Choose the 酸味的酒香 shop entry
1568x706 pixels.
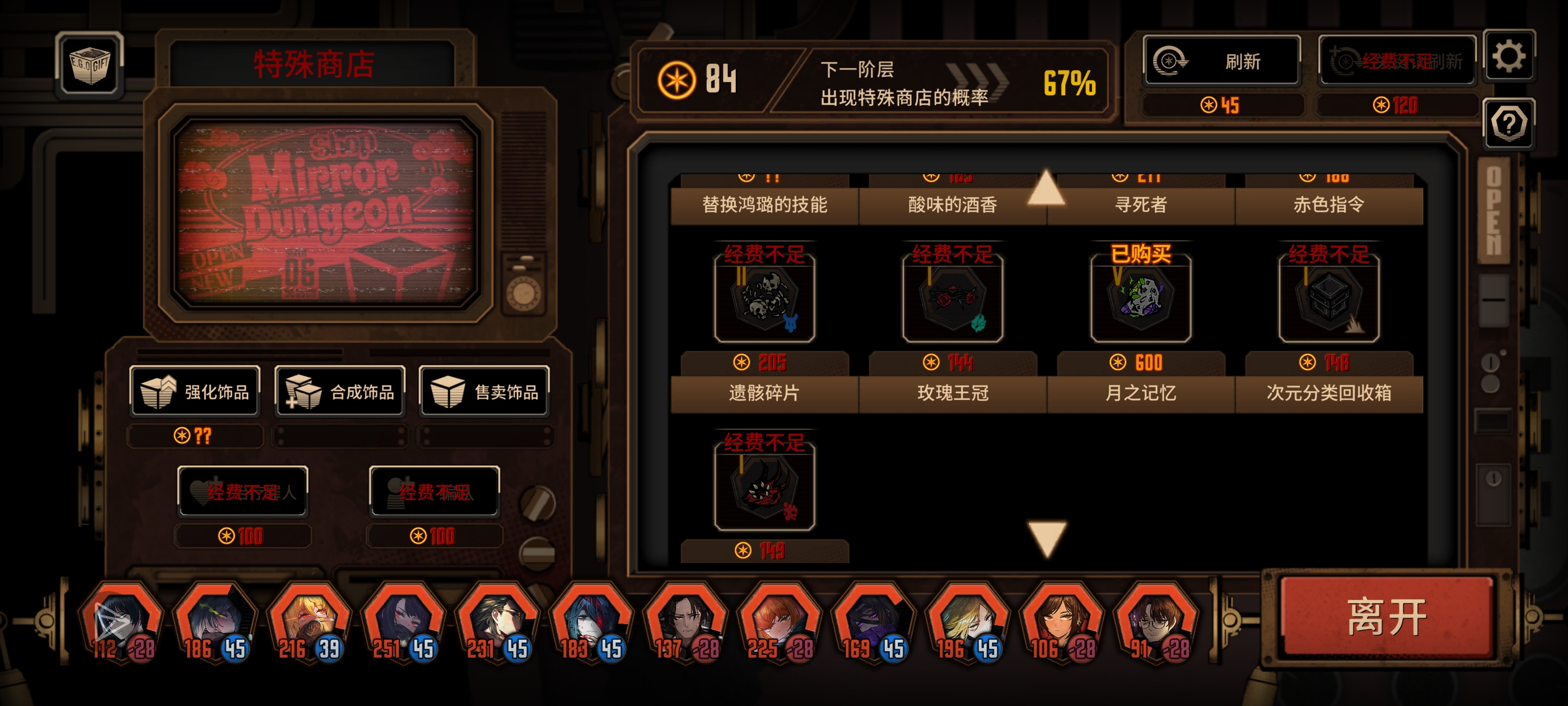[953, 205]
